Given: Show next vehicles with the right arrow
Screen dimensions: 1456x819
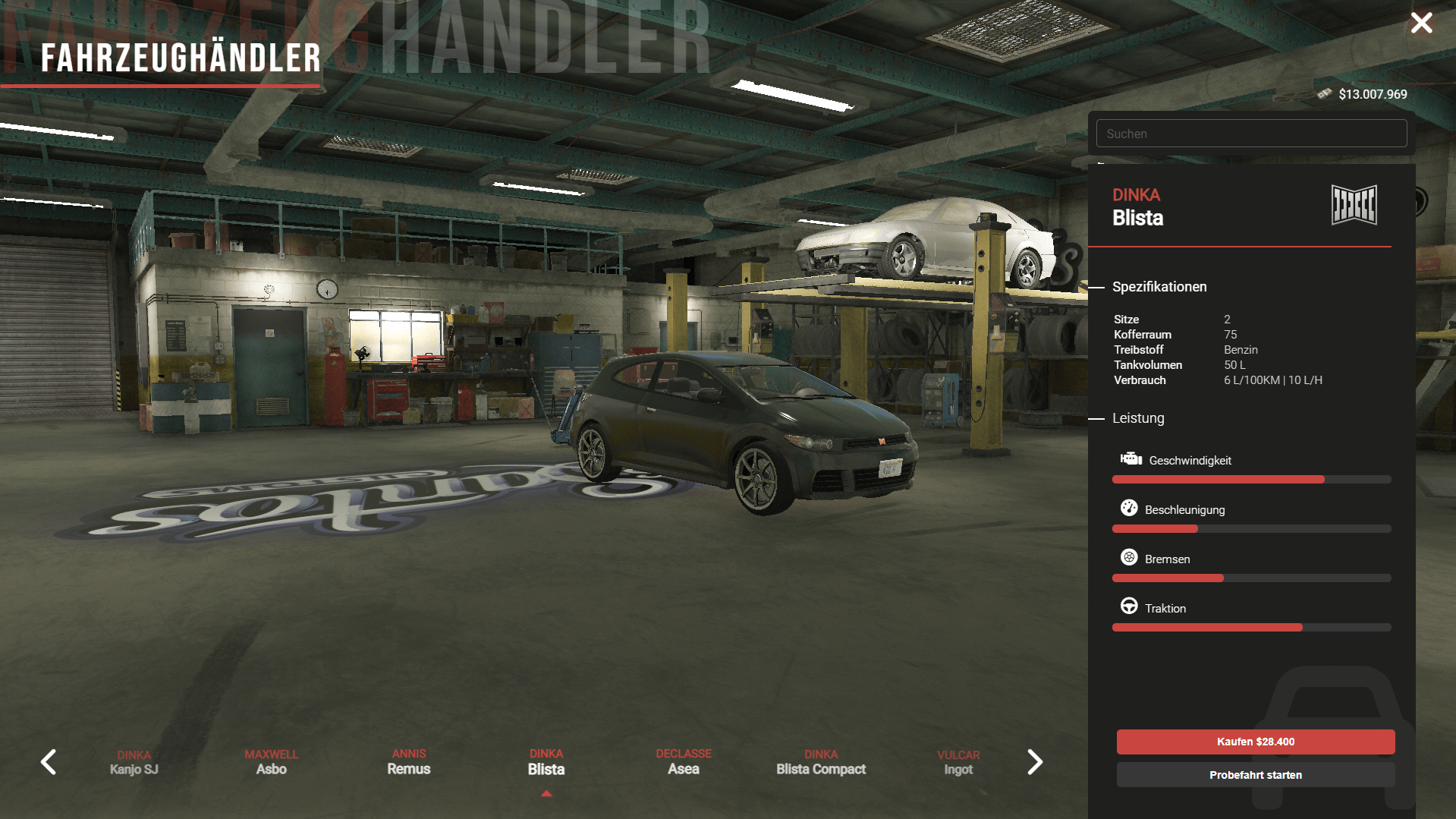Looking at the screenshot, I should tap(1034, 762).
